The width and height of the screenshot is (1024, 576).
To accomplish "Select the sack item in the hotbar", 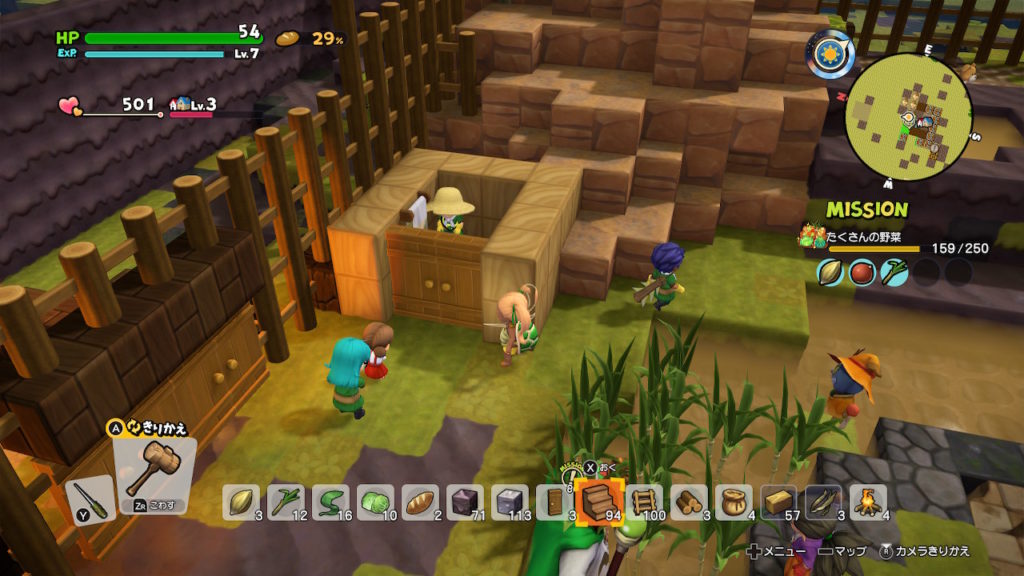I will (735, 501).
